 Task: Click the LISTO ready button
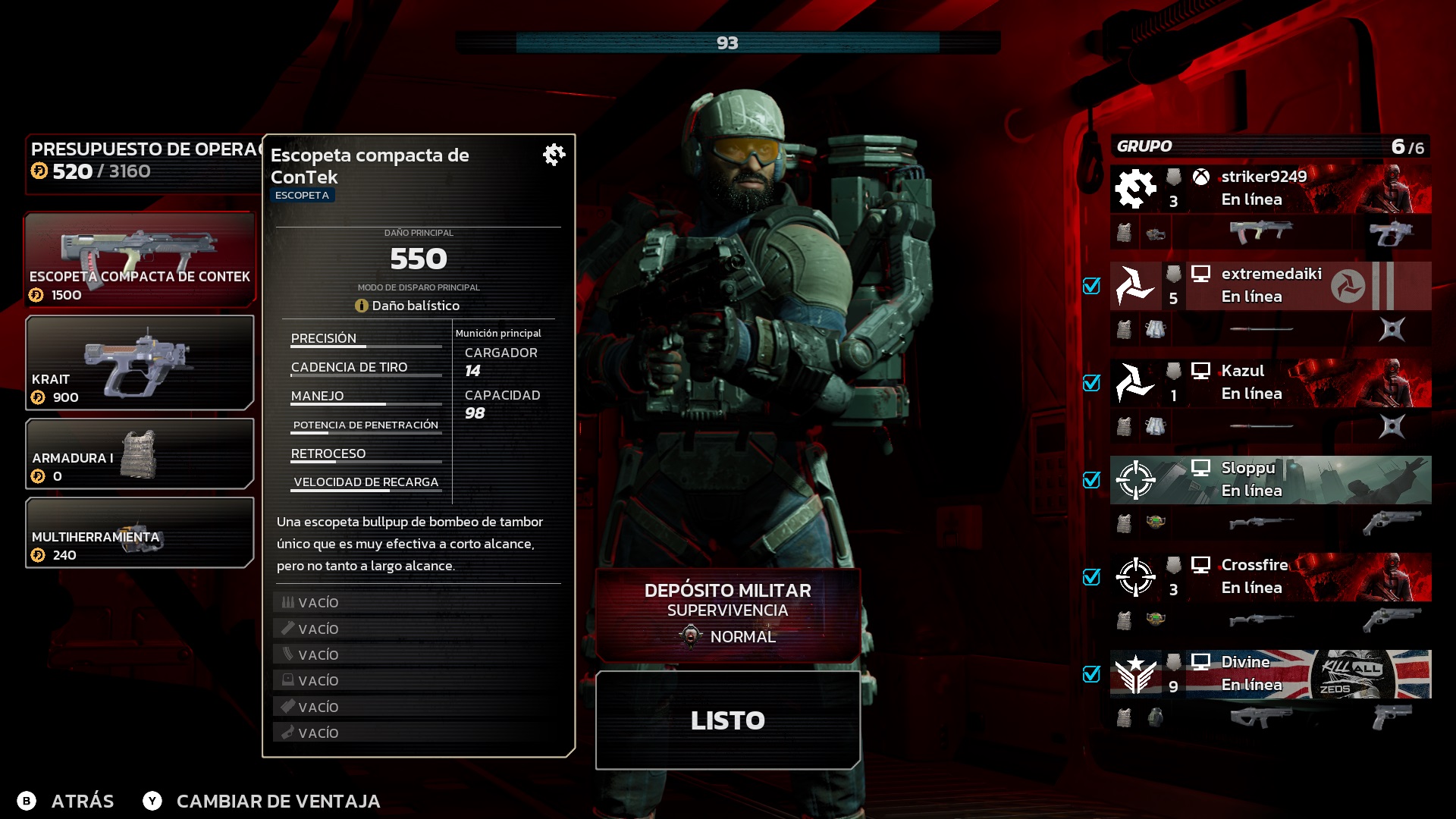[727, 720]
